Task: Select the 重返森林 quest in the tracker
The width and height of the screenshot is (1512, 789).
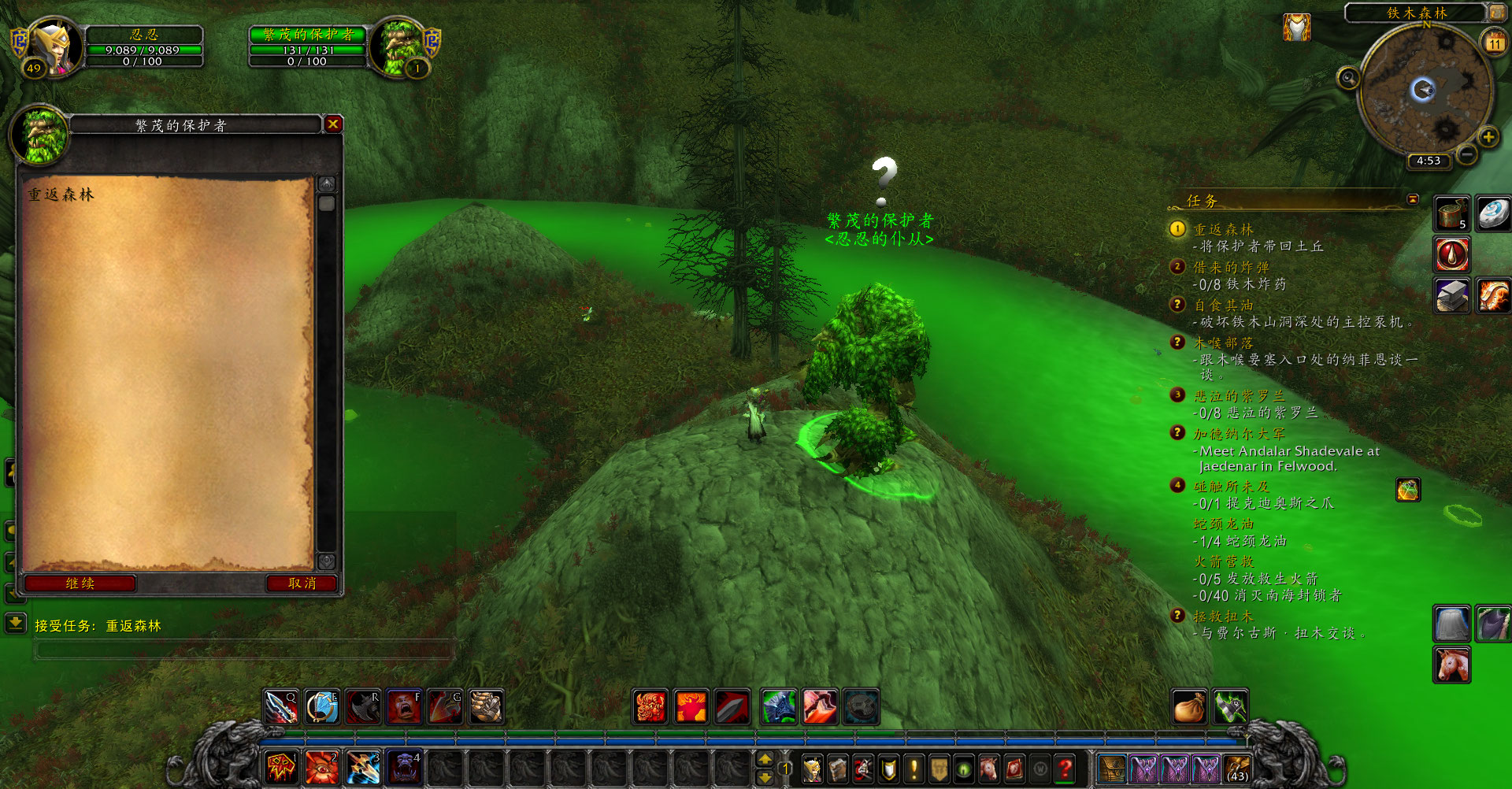Action: 1223,229
